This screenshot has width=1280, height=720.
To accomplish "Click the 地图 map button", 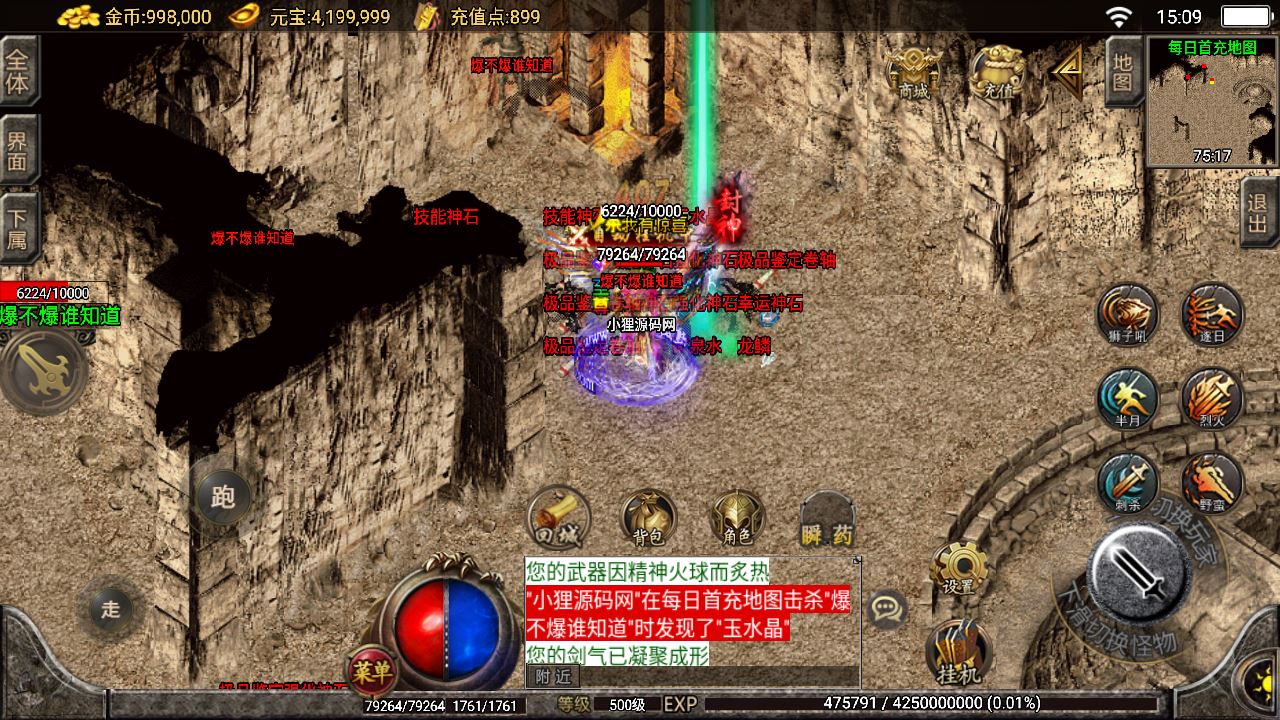I will pos(1123,71).
